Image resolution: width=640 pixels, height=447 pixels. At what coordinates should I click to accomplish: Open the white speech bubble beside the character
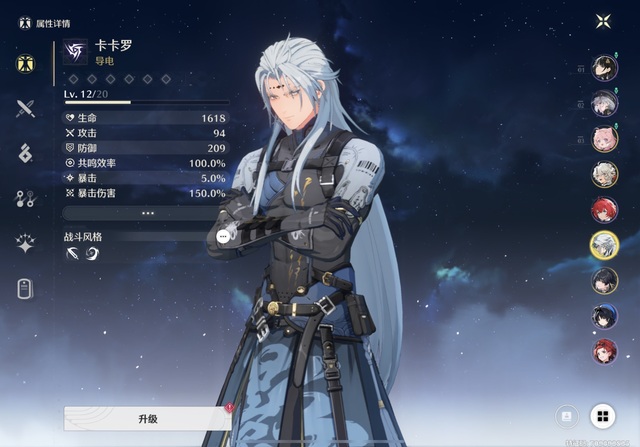pyautogui.click(x=223, y=236)
